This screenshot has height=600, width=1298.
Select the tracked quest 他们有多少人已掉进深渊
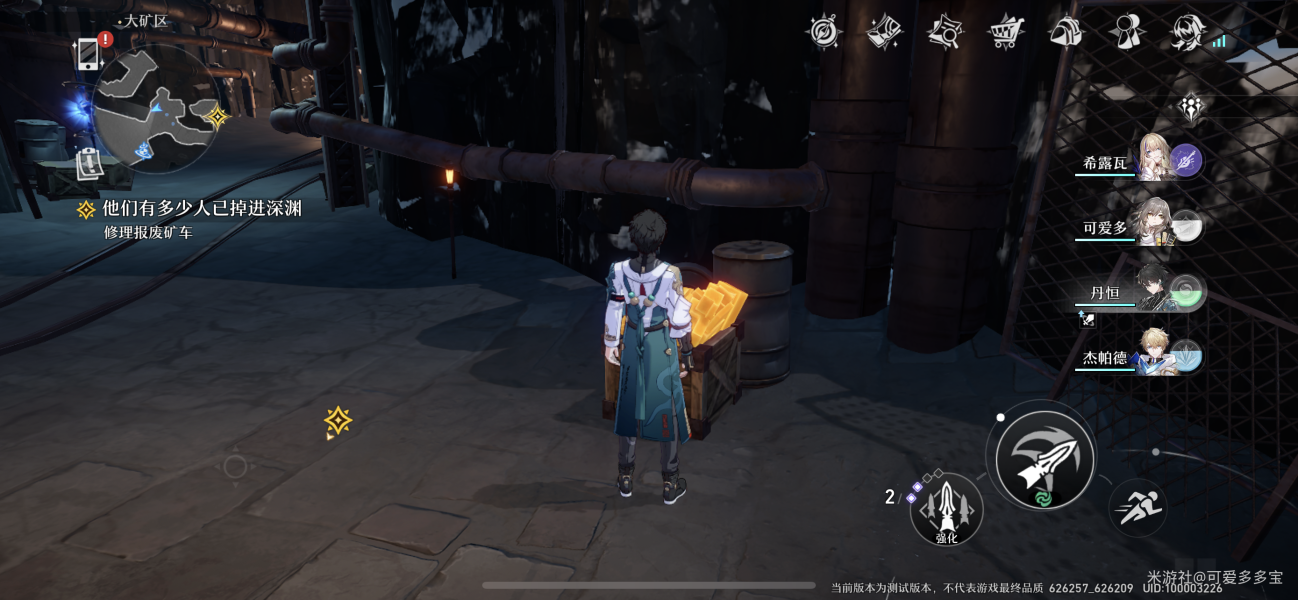pos(200,208)
